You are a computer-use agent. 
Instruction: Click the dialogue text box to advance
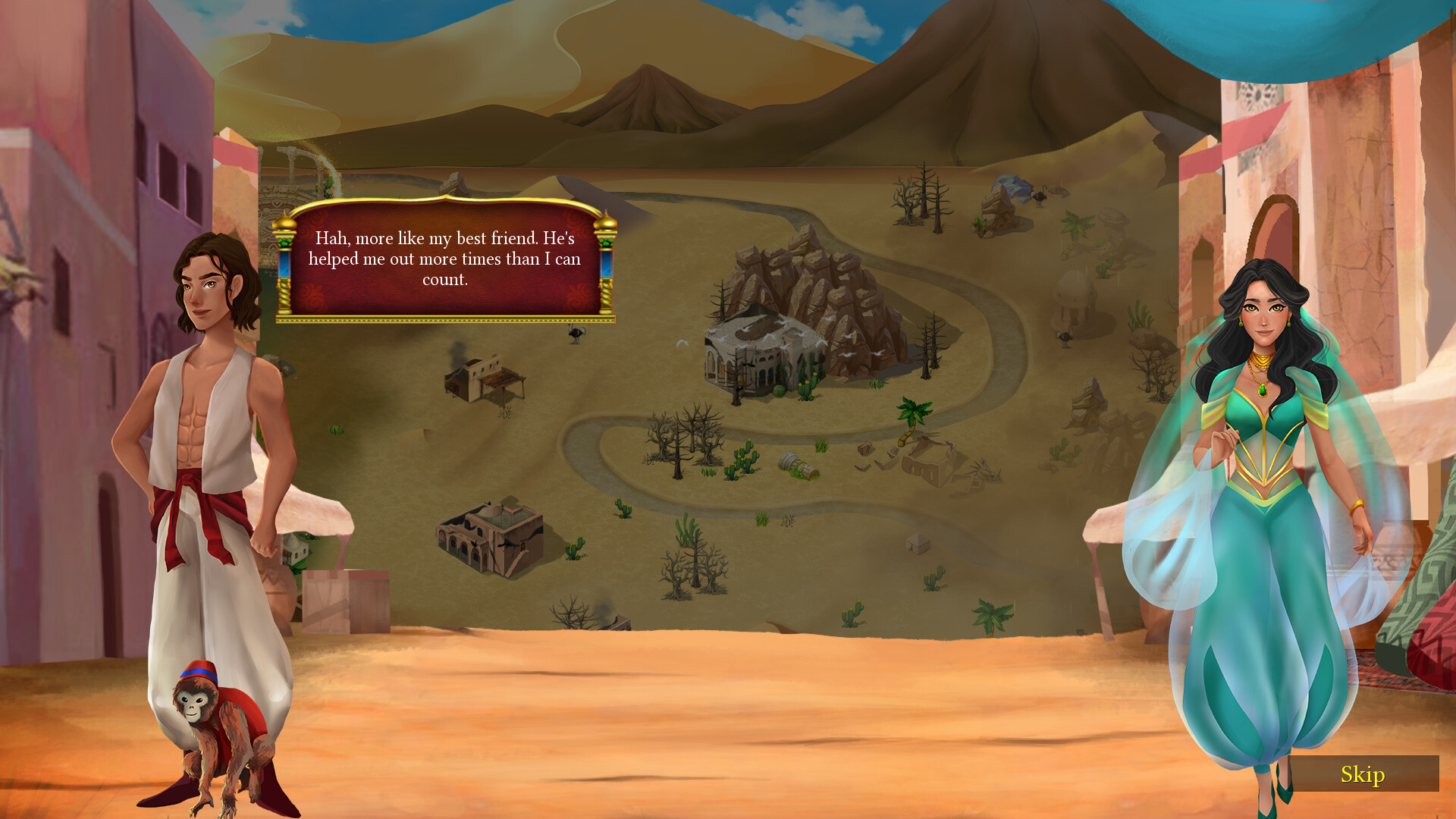(x=447, y=258)
